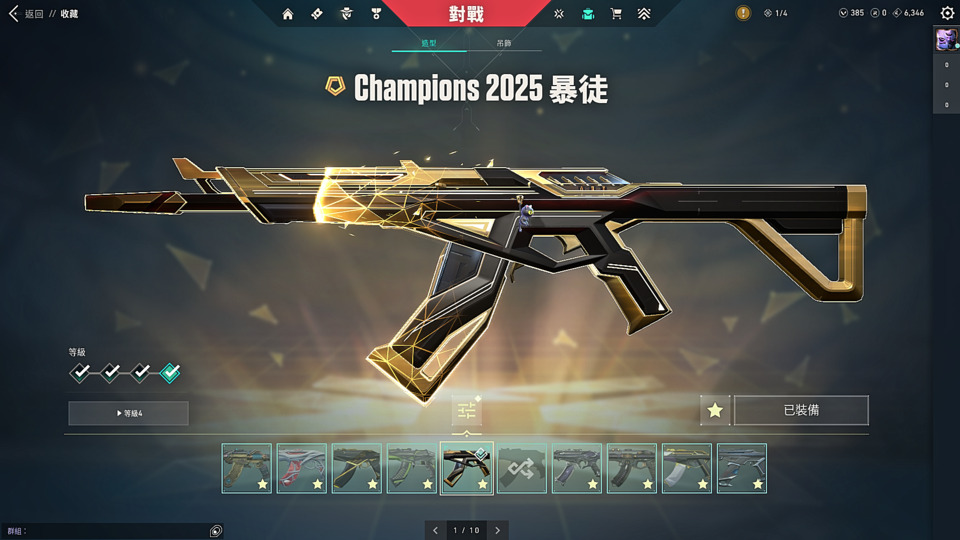Viewport: 960px width, 540px height.
Task: Open the settings gear icon
Action: point(947,14)
